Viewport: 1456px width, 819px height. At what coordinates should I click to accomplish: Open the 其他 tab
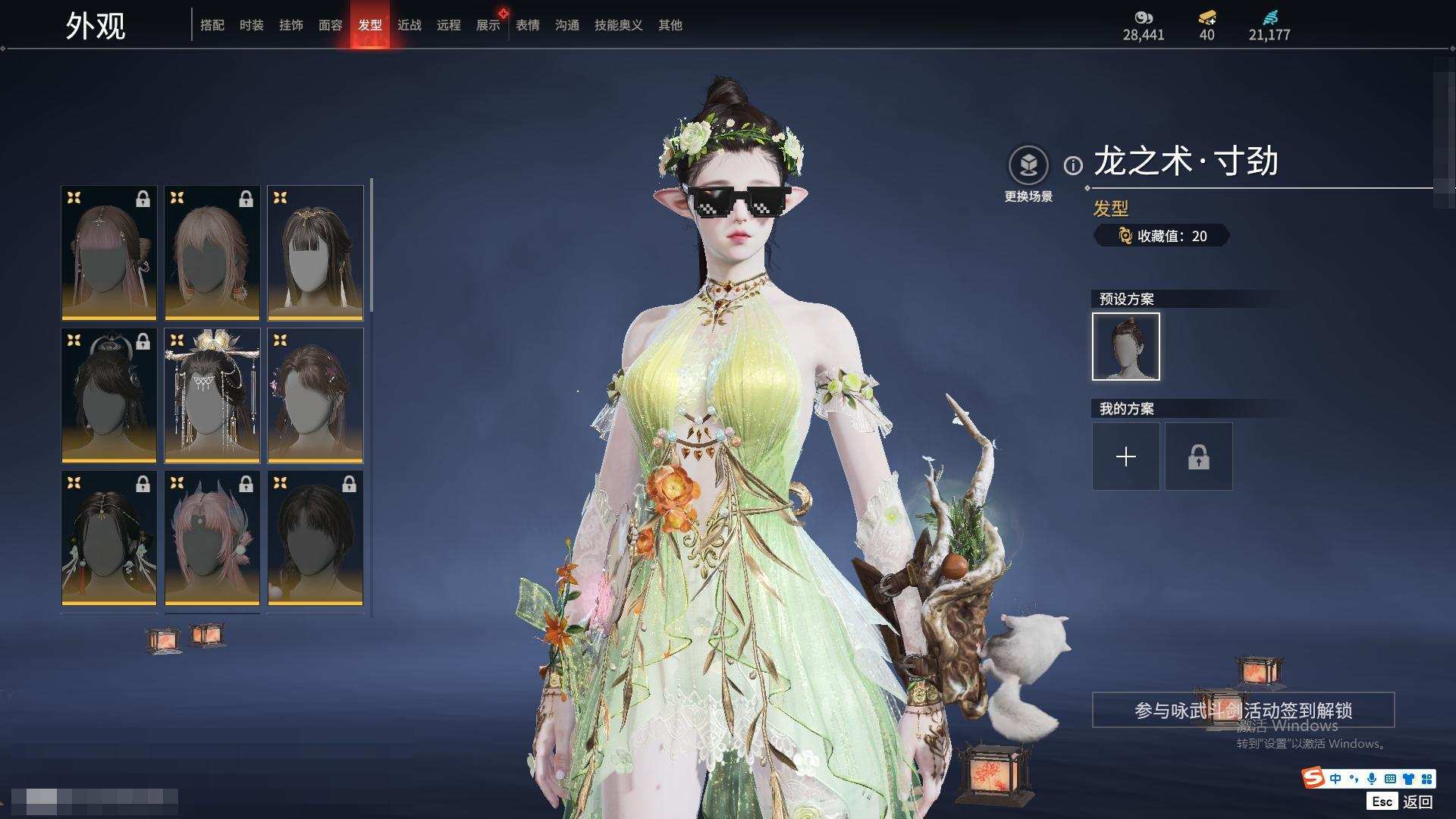[x=670, y=25]
